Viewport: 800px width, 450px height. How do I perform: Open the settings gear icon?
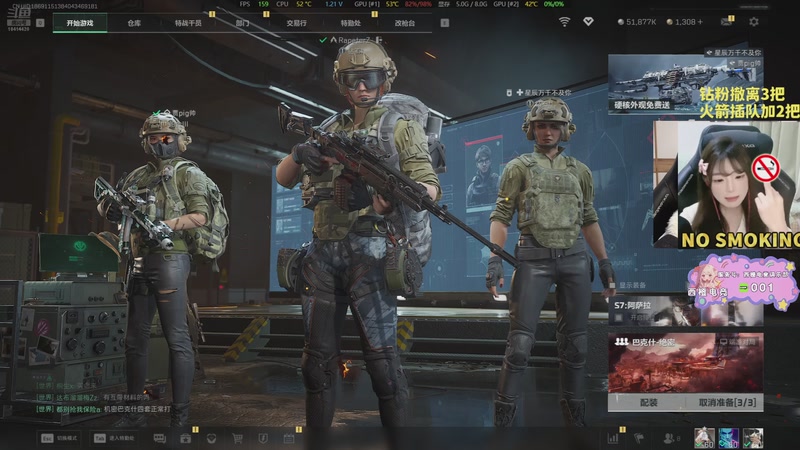[x=753, y=21]
